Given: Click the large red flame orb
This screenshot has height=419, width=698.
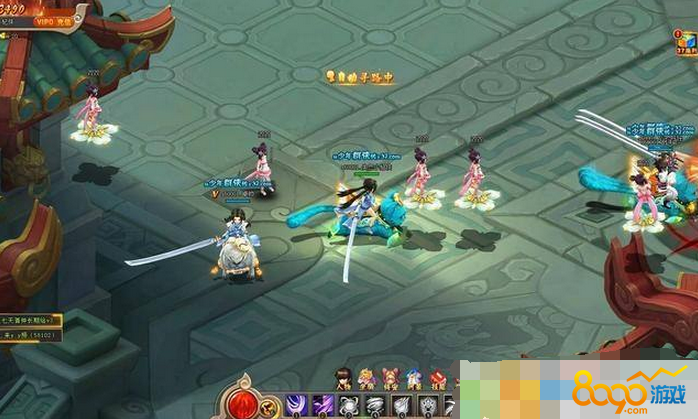Looking at the screenshot, I should (243, 401).
